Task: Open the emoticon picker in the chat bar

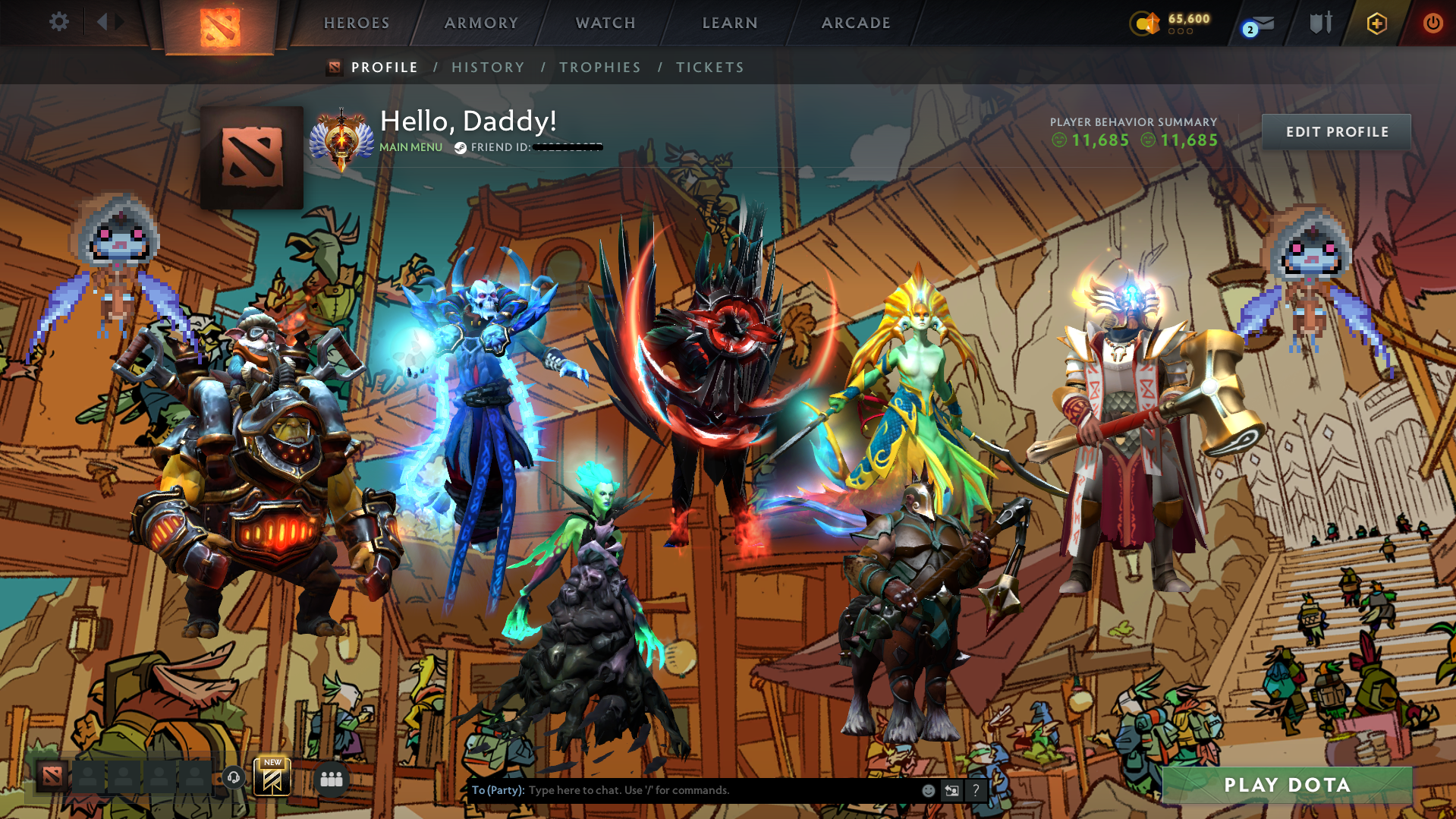Action: (928, 789)
